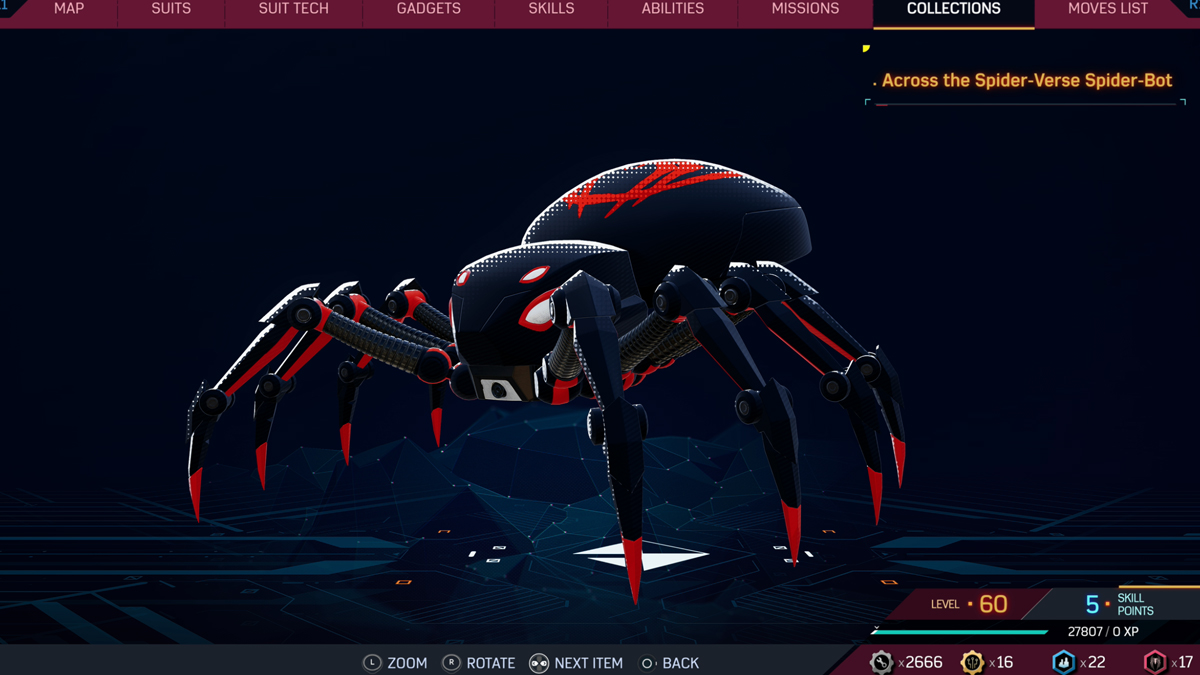Show the Skills tab
This screenshot has width=1200, height=675.
pos(551,9)
